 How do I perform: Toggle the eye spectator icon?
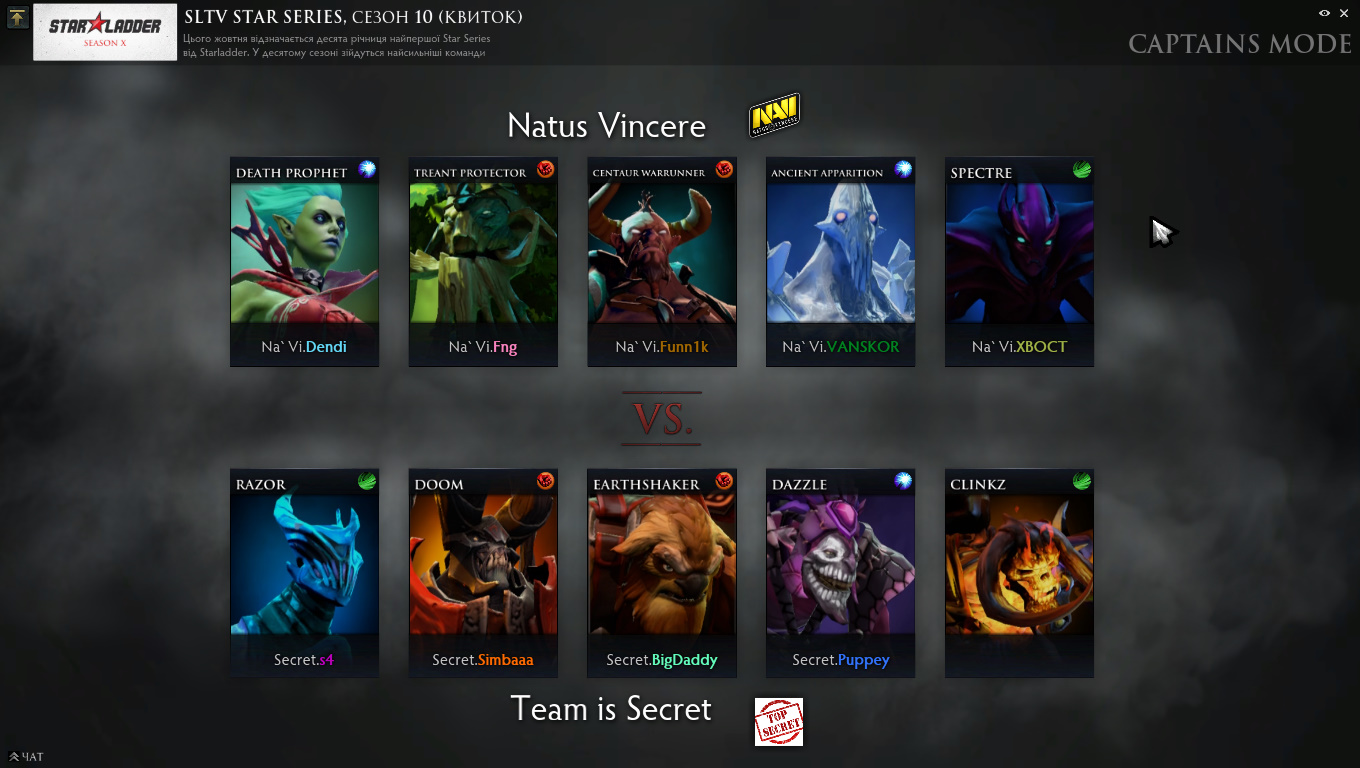(1324, 13)
